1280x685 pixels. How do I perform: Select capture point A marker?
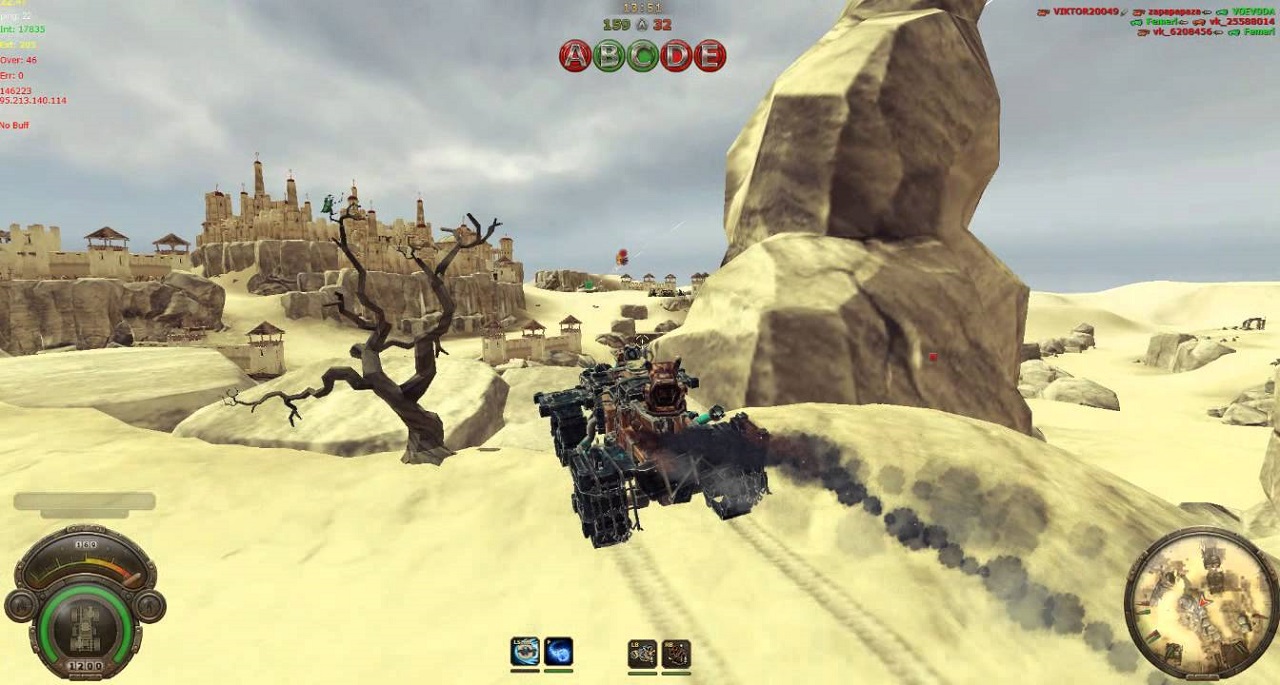pyautogui.click(x=575, y=56)
